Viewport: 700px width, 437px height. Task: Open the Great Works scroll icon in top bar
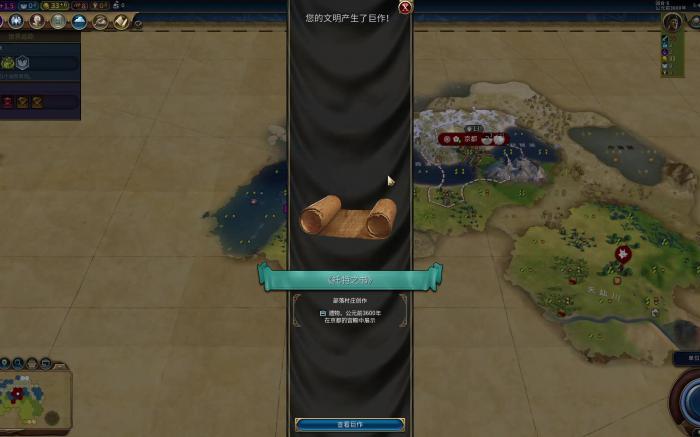point(121,22)
